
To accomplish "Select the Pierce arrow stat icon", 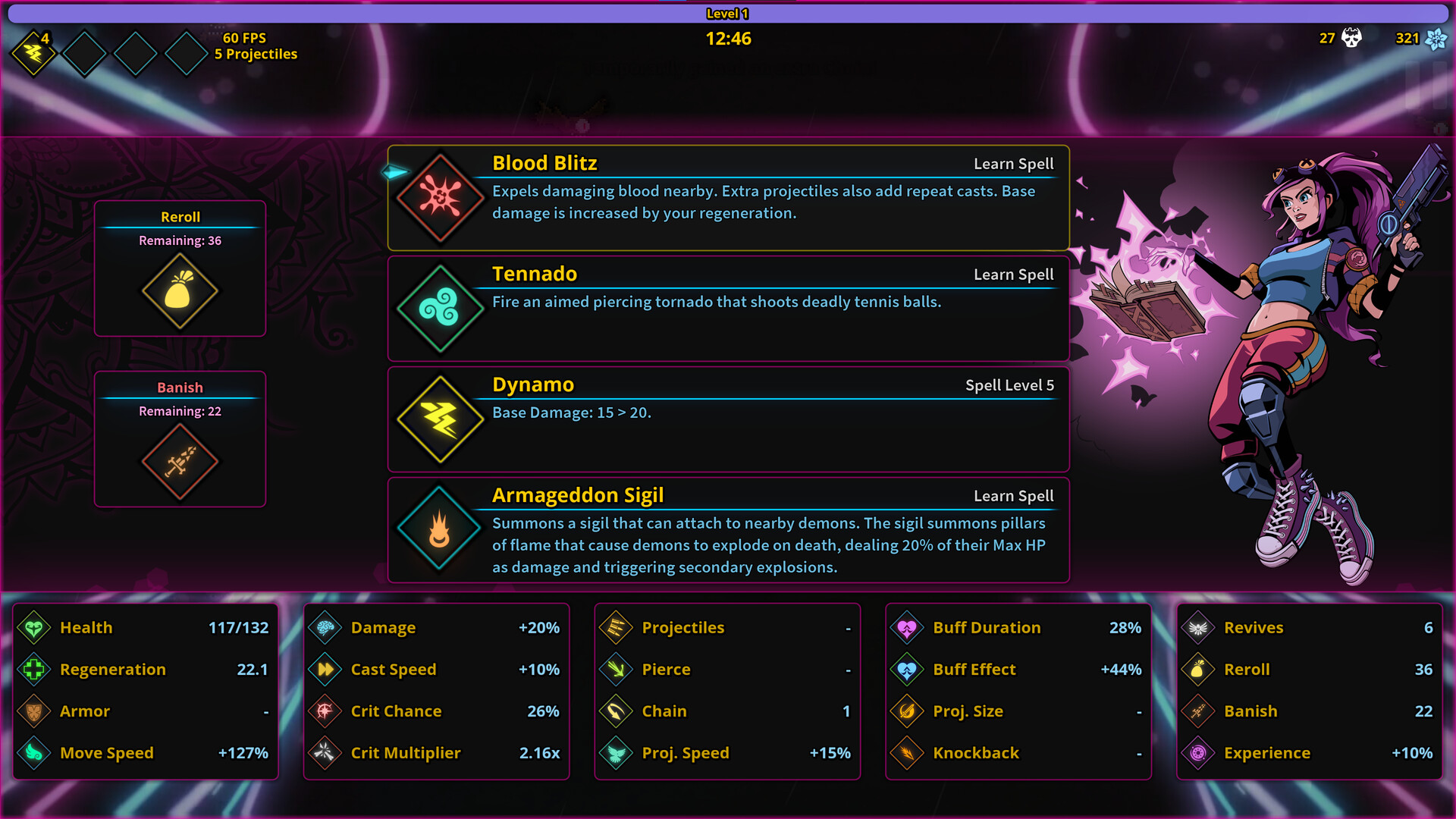I will [616, 670].
